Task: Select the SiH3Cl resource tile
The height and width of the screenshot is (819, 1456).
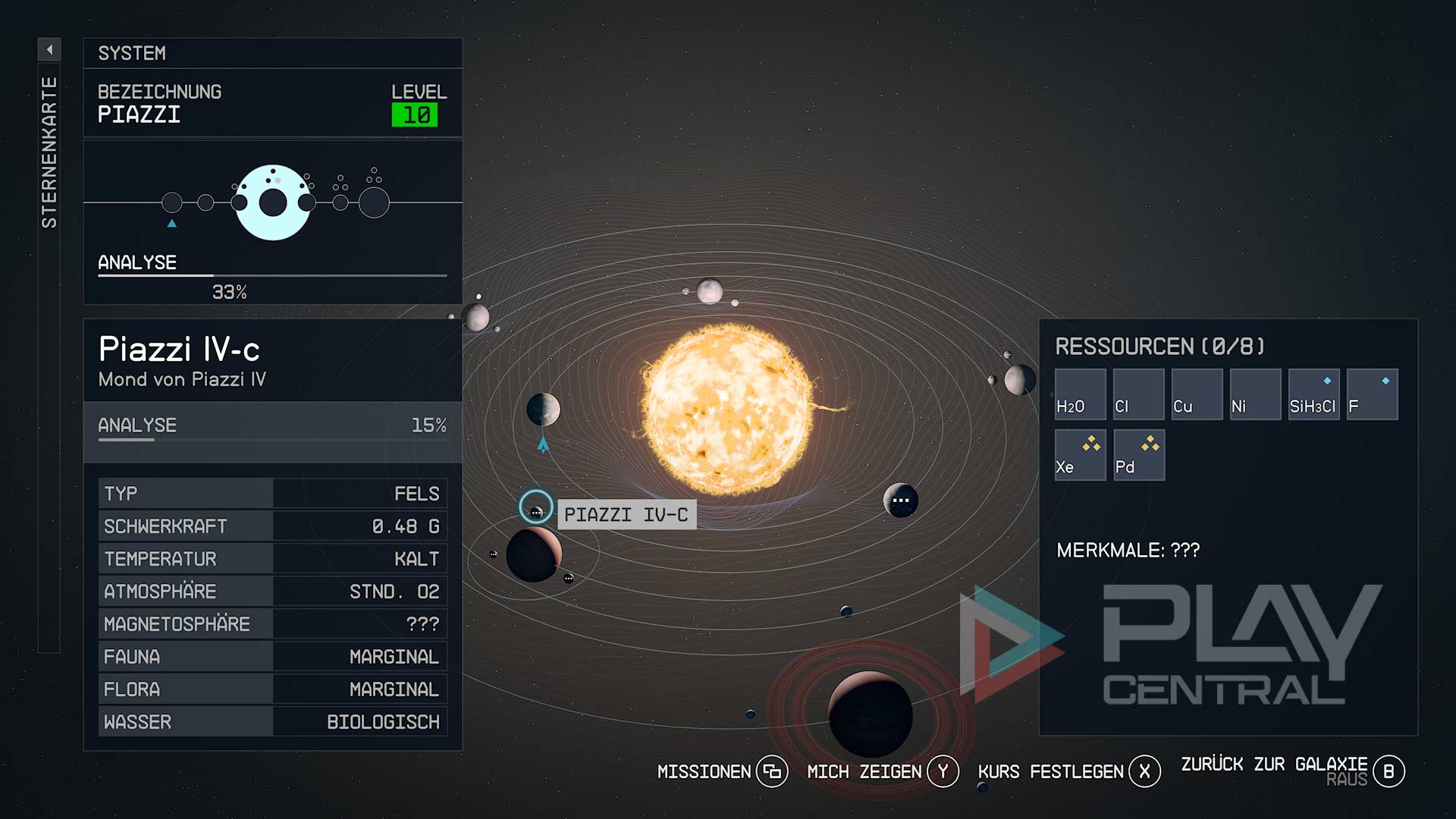Action: [x=1313, y=394]
